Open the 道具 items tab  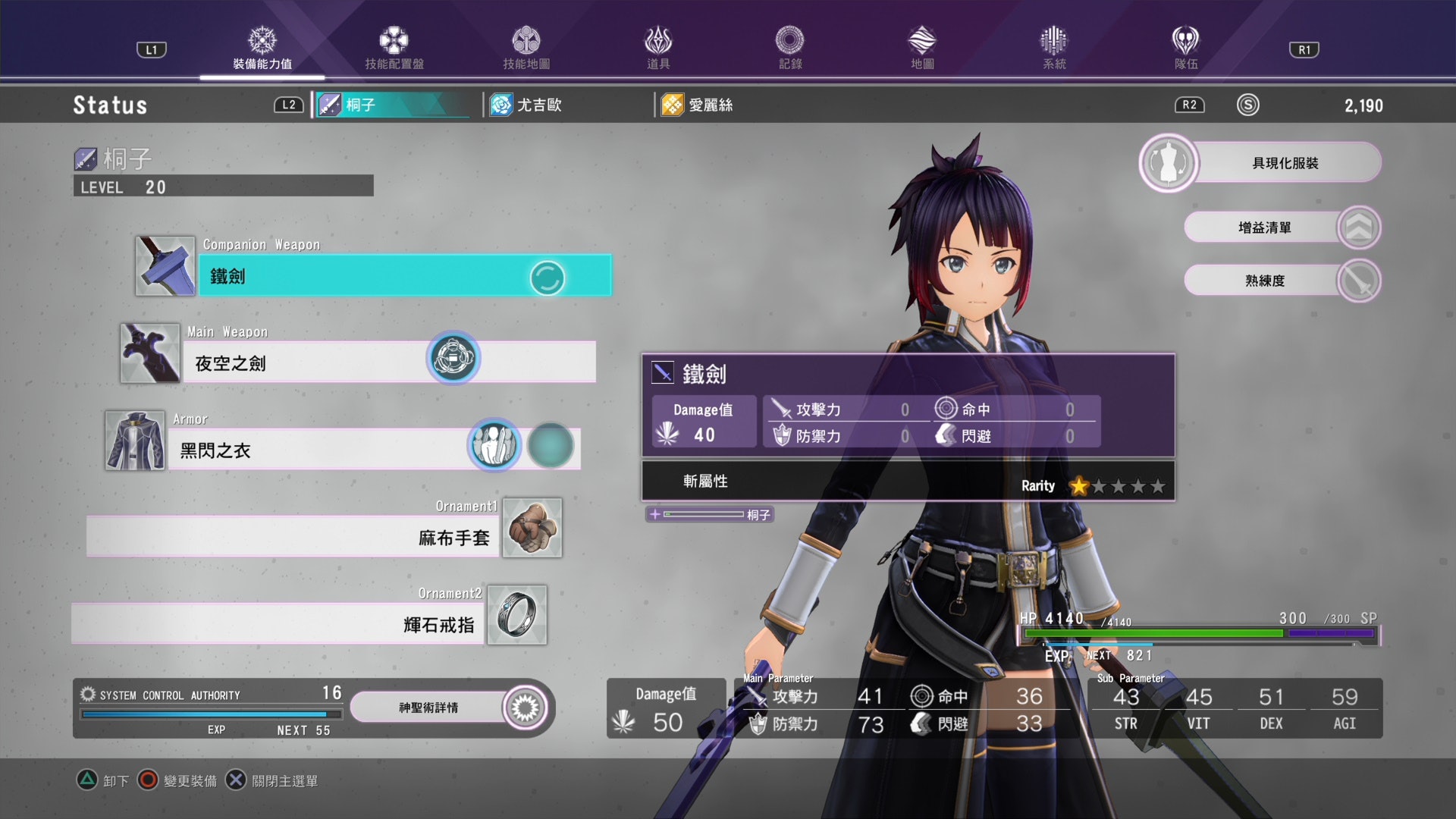point(657,49)
